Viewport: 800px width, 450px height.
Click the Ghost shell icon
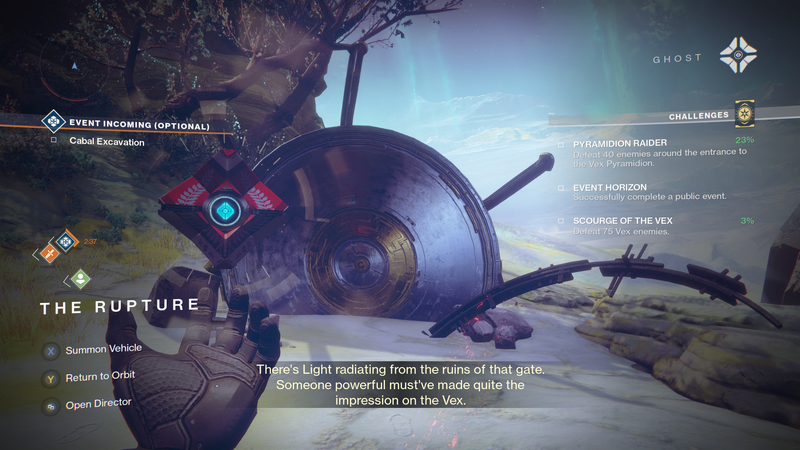[x=737, y=57]
